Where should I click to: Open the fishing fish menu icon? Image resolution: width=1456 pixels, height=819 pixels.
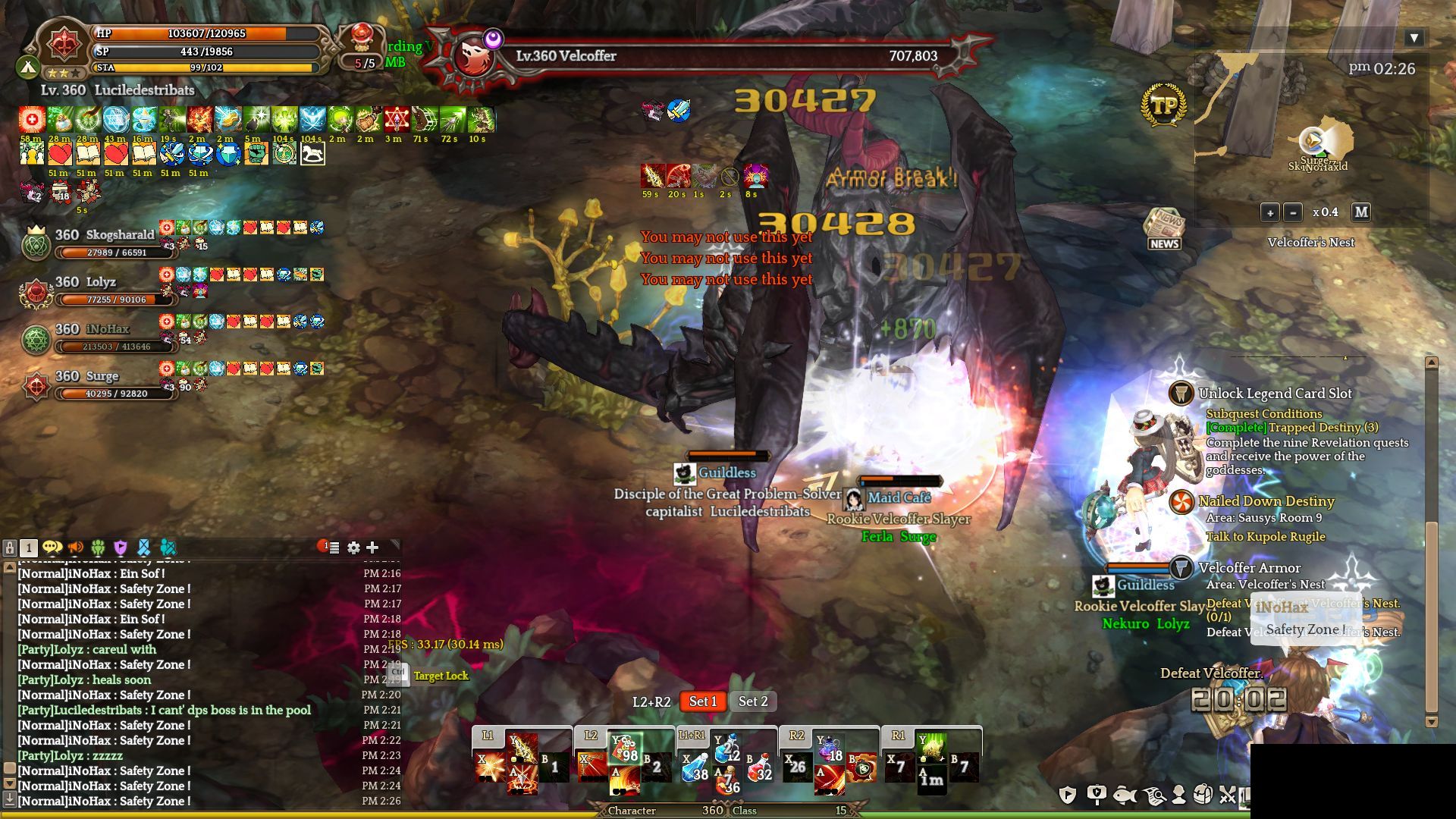[1125, 795]
